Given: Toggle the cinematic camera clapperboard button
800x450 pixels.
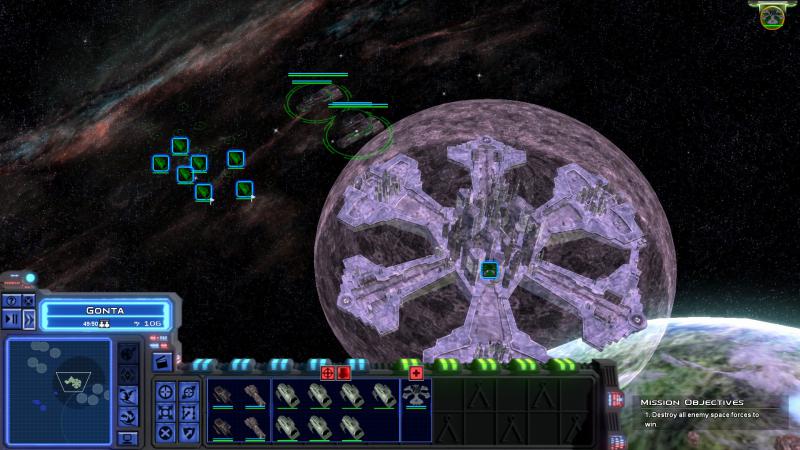Looking at the screenshot, I should click(x=161, y=360).
